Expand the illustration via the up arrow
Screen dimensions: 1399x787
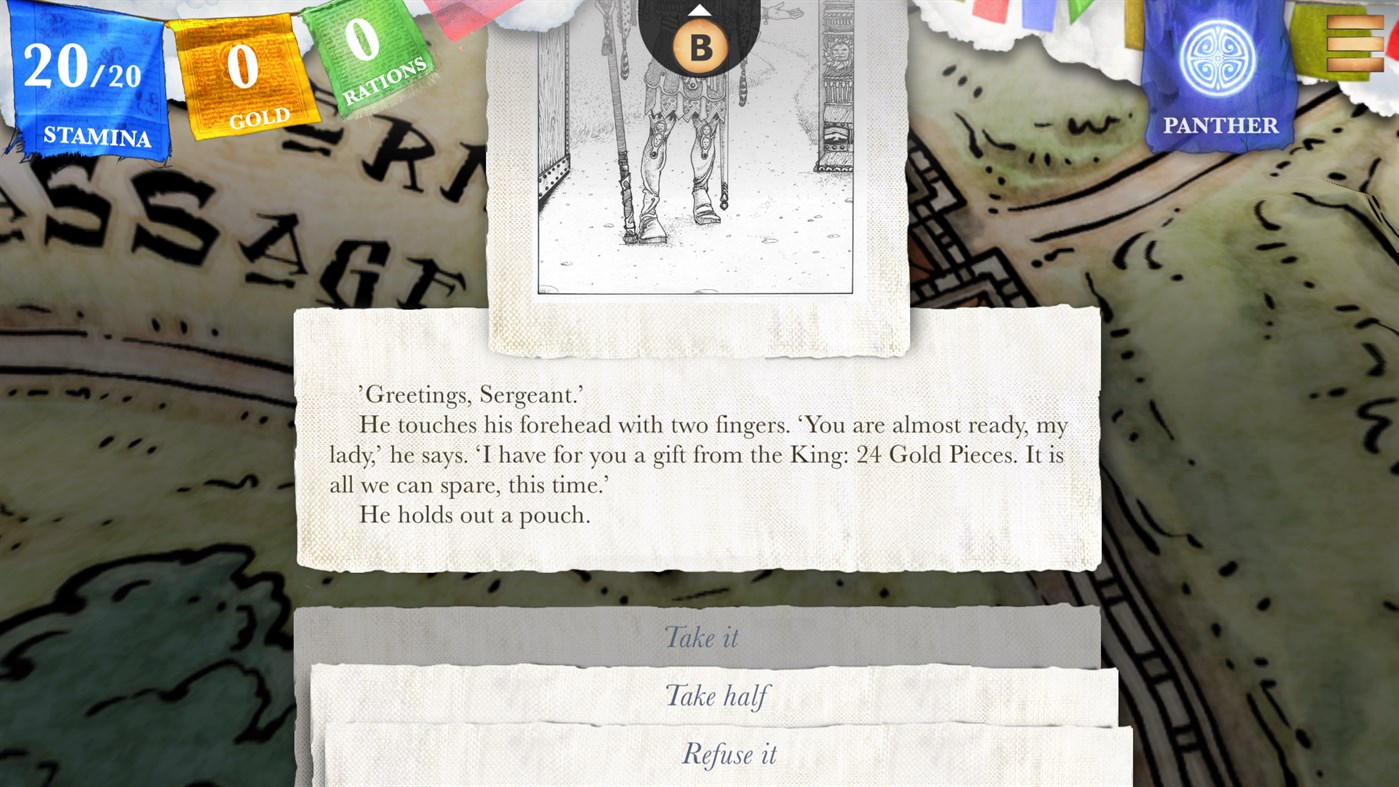pos(699,10)
